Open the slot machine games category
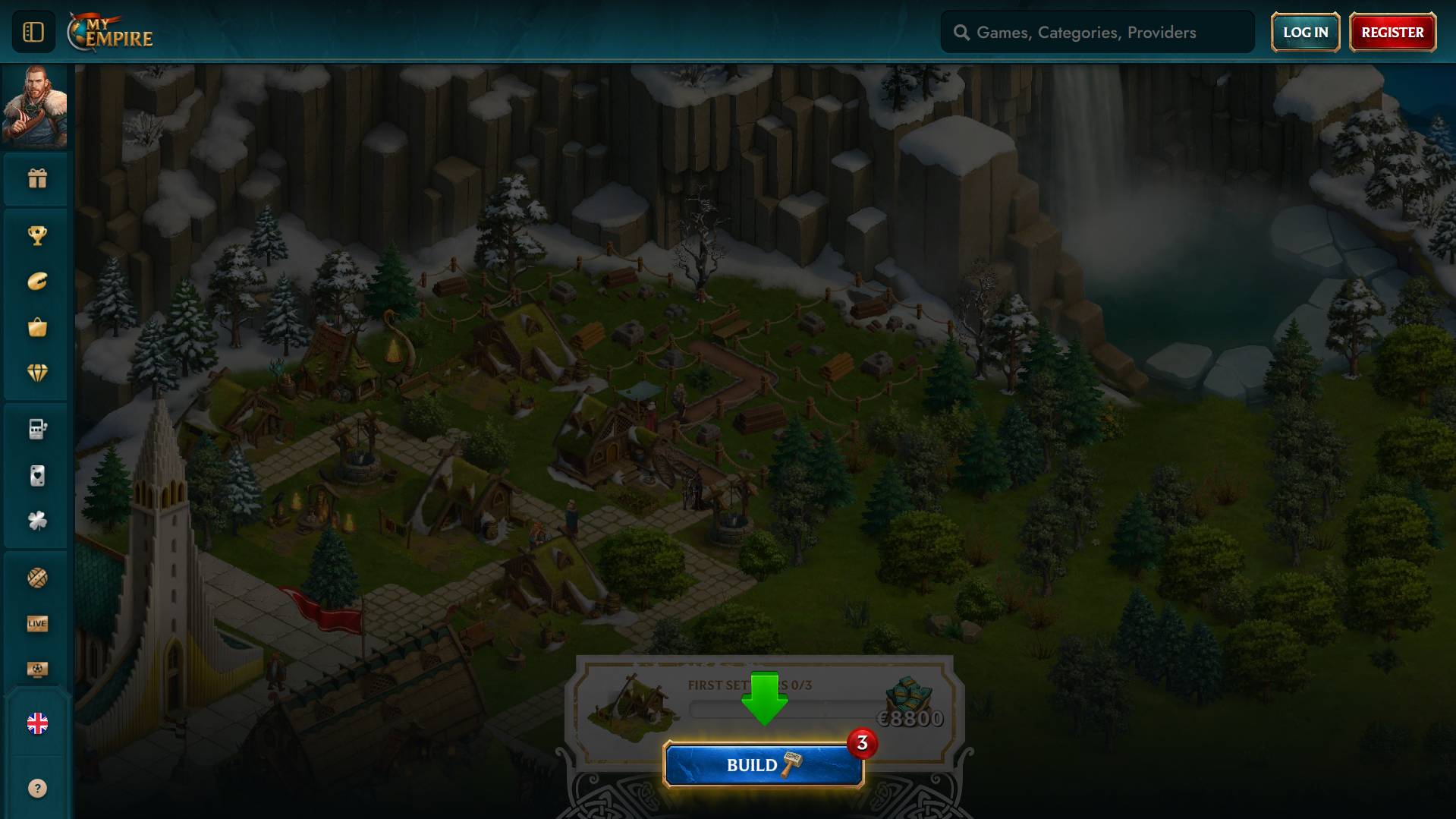Image resolution: width=1456 pixels, height=819 pixels. click(x=37, y=430)
